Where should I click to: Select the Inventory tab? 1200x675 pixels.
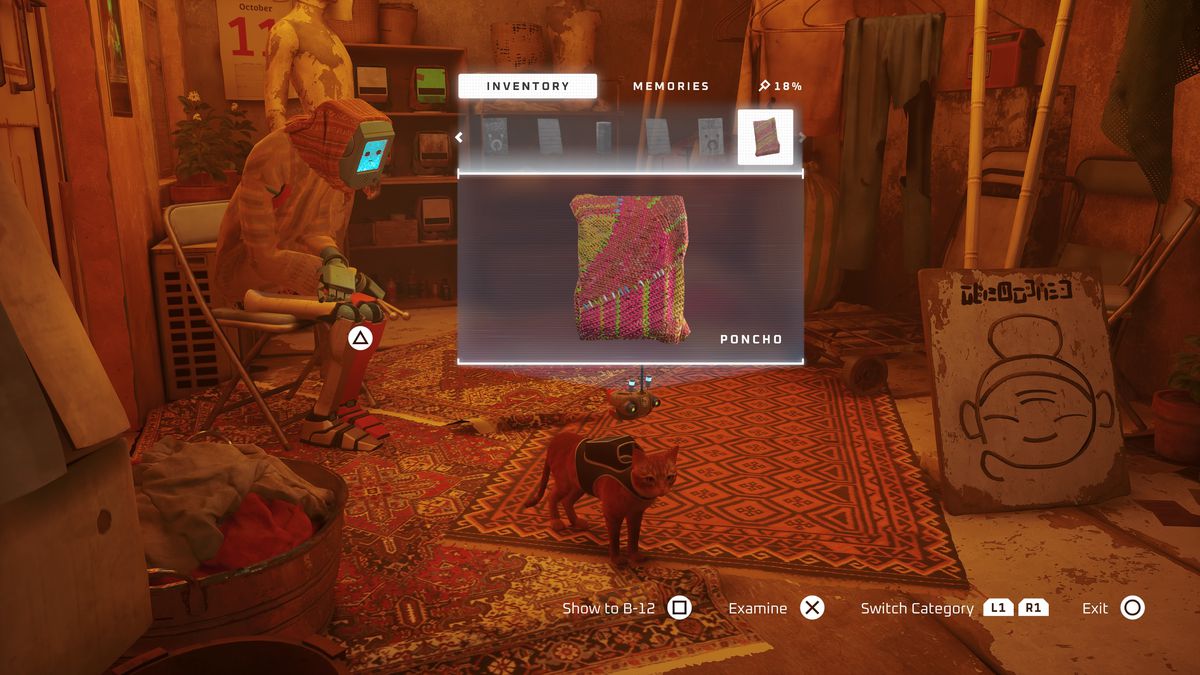(x=527, y=86)
